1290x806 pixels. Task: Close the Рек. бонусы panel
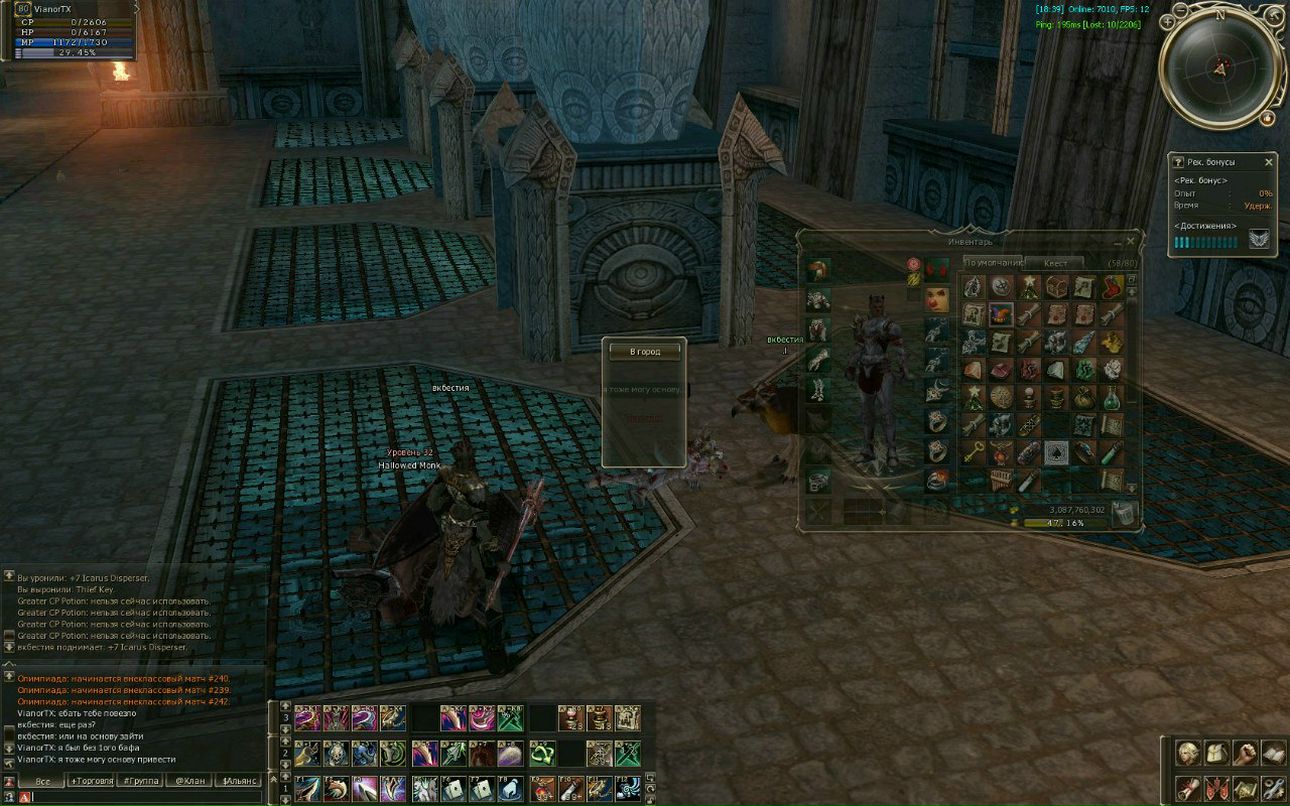pos(1269,162)
